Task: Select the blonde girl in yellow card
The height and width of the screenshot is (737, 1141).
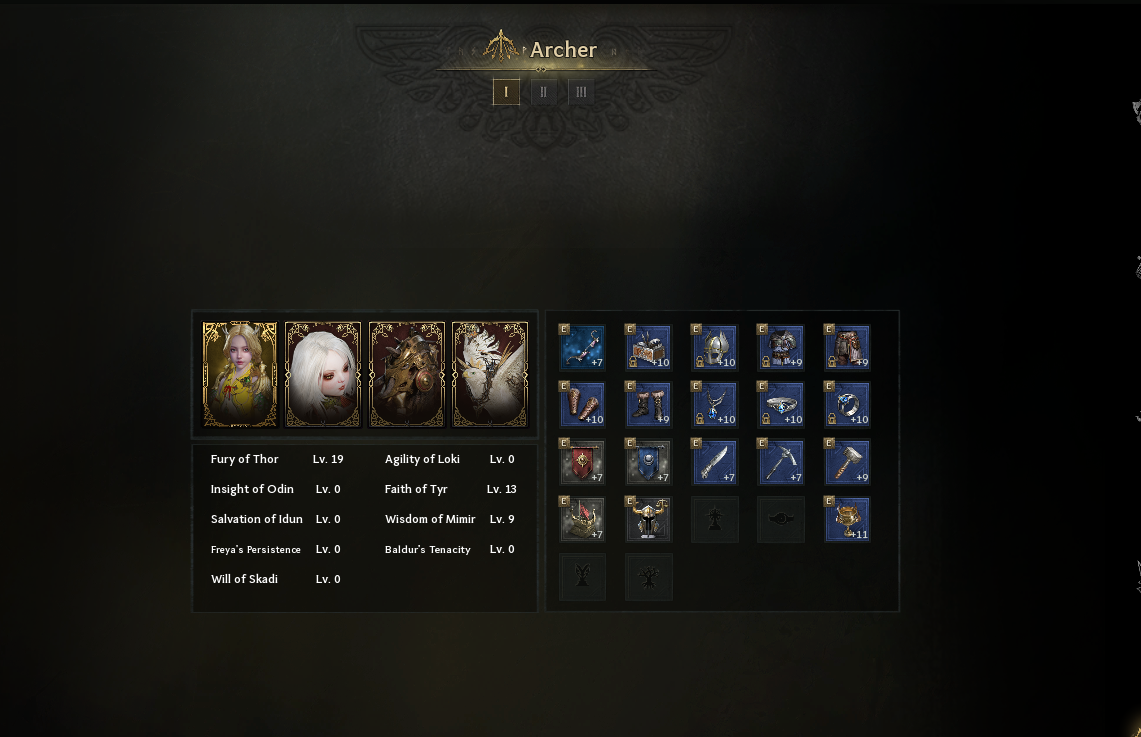Action: 240,374
